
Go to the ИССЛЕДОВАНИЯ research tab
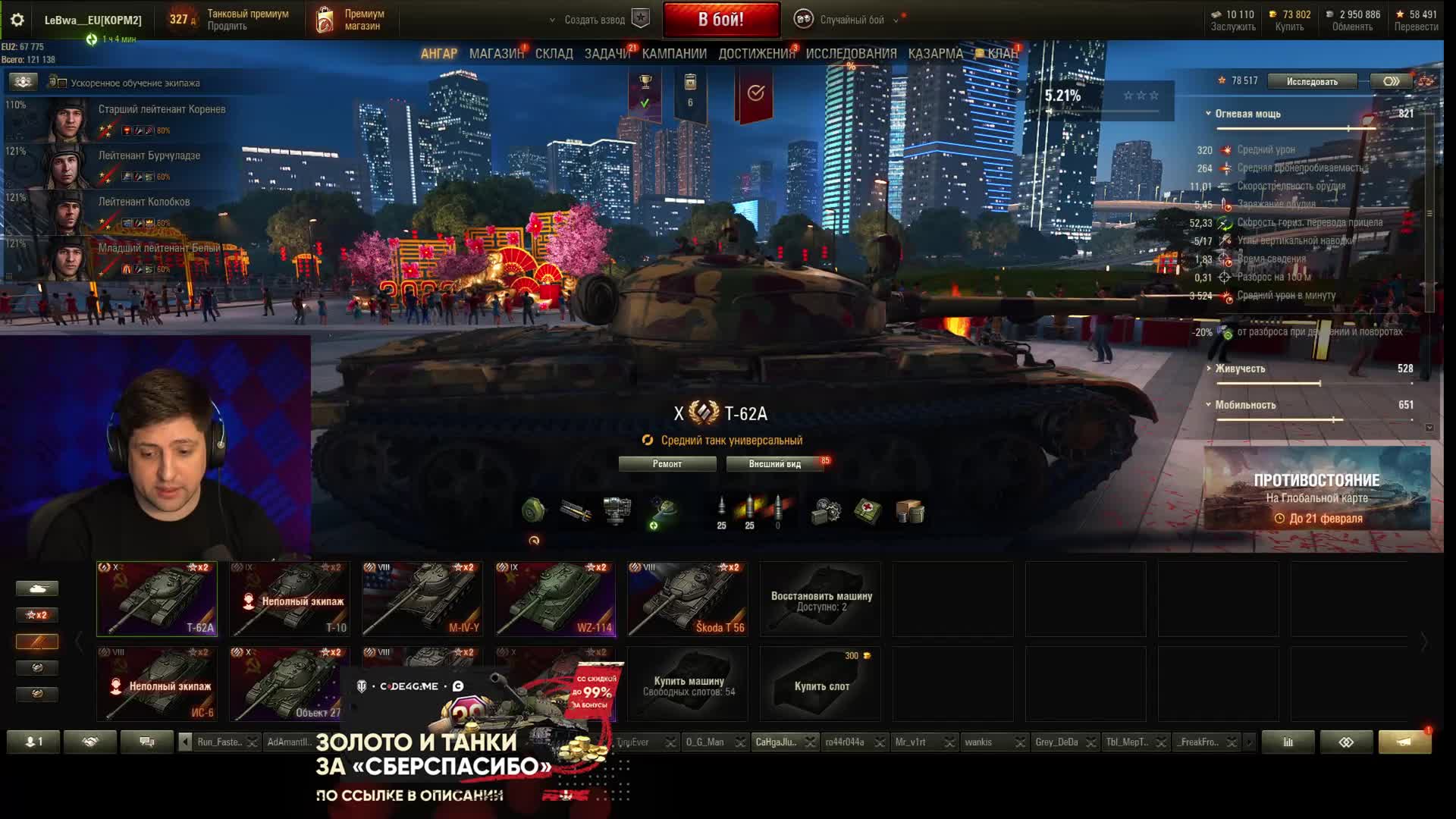point(851,54)
